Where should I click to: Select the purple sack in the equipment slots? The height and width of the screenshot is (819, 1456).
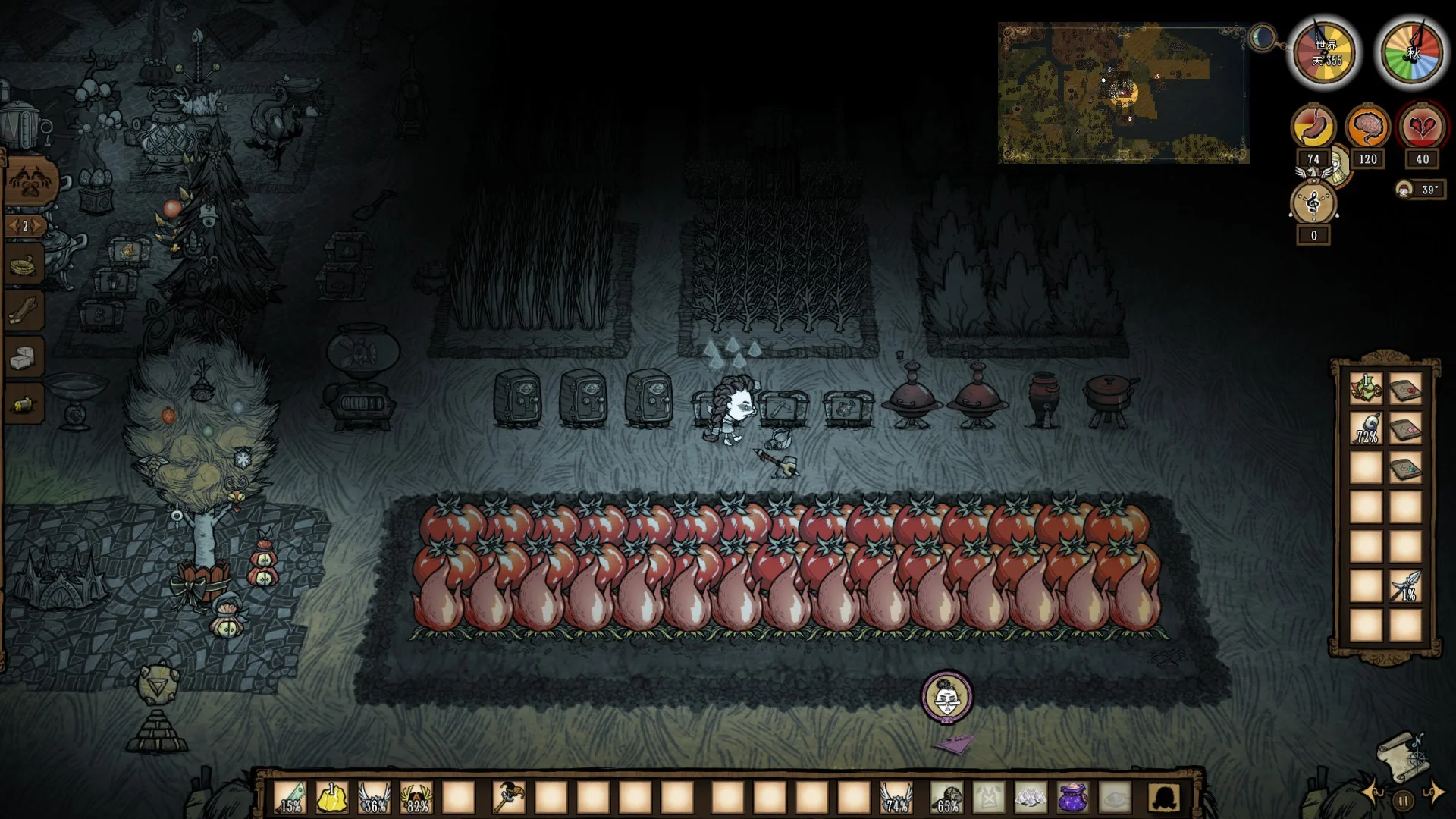[x=1072, y=798]
